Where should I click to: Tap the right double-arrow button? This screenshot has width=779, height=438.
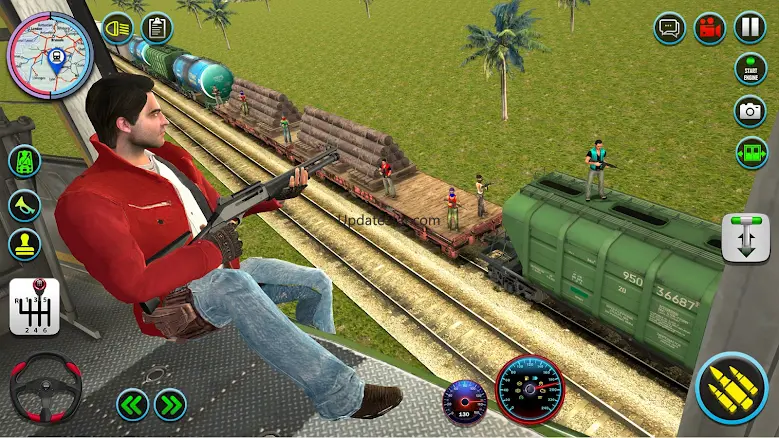pyautogui.click(x=170, y=404)
